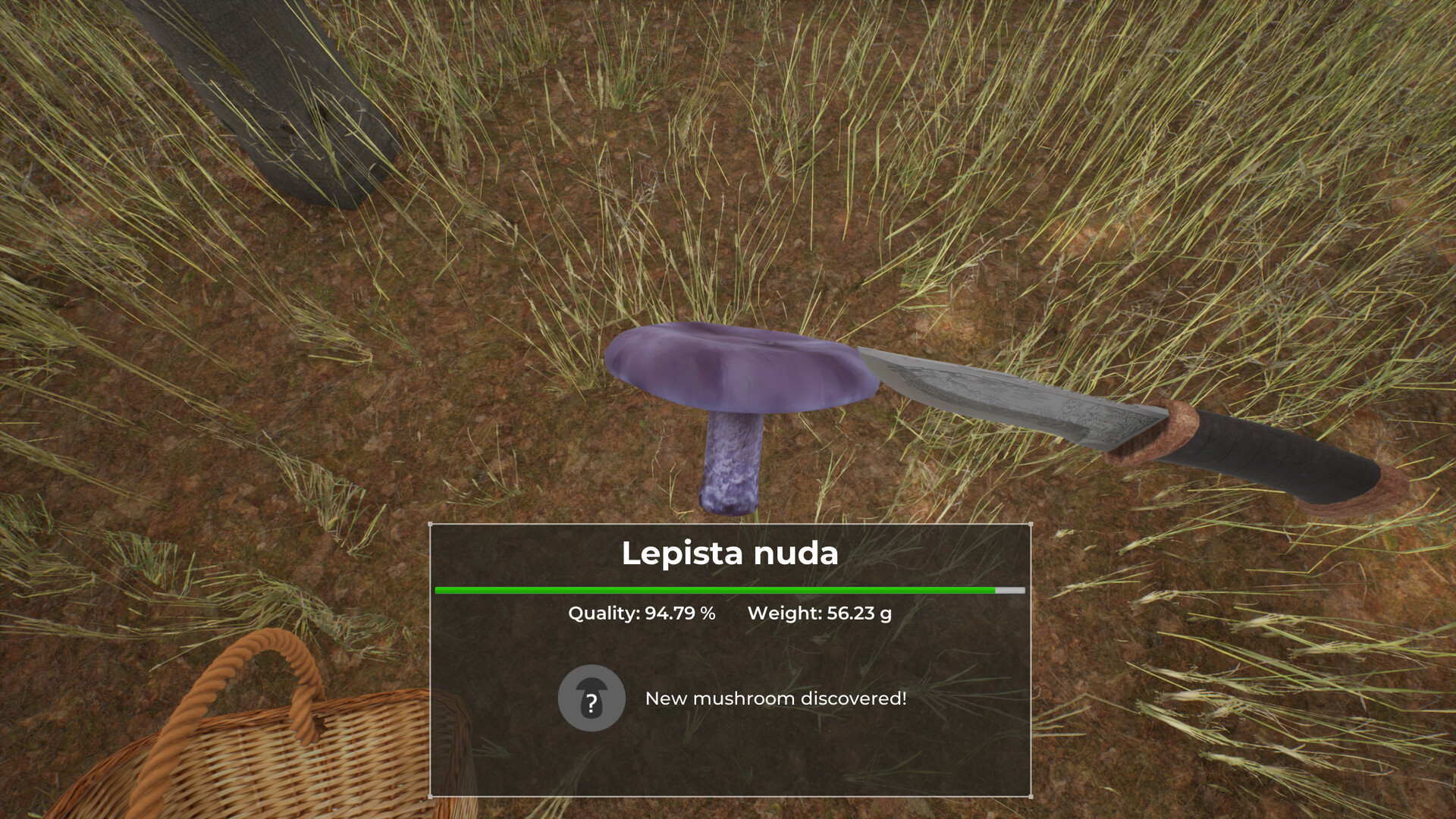Toggle the question mark badge on the icon
The image size is (1456, 819).
pyautogui.click(x=592, y=705)
